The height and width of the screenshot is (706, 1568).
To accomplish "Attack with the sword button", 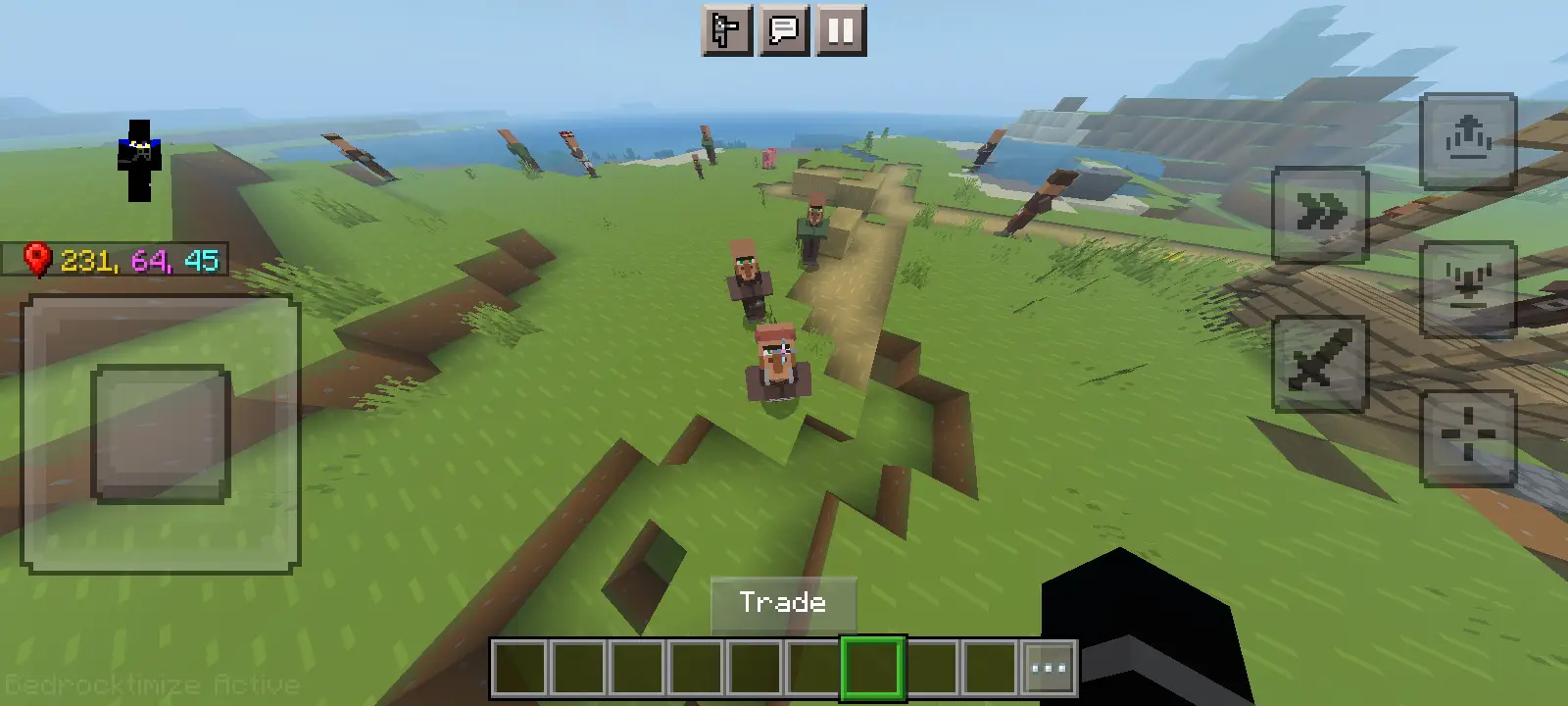I will coord(1320,363).
